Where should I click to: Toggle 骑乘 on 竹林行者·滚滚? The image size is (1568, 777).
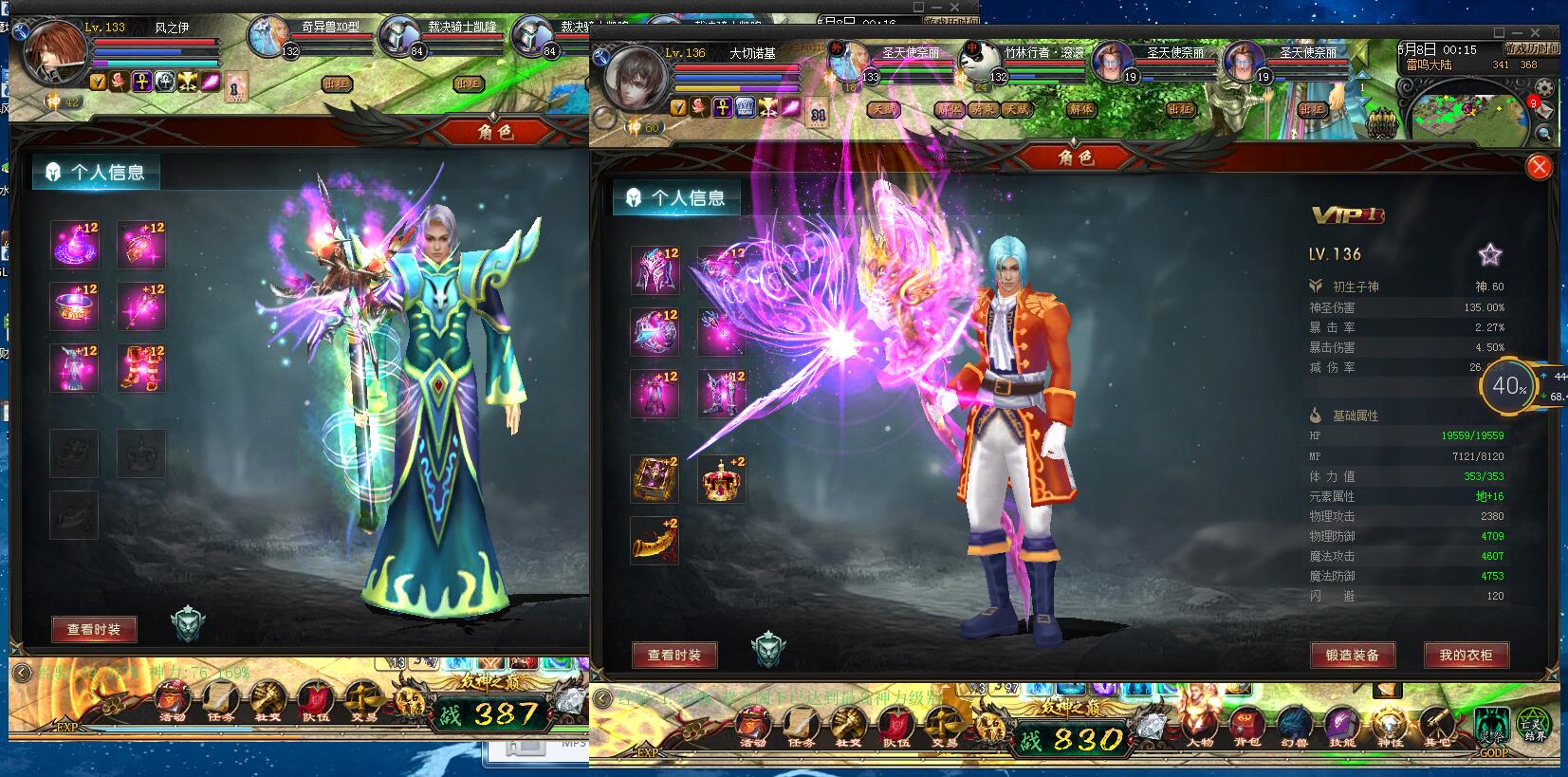[x=985, y=111]
